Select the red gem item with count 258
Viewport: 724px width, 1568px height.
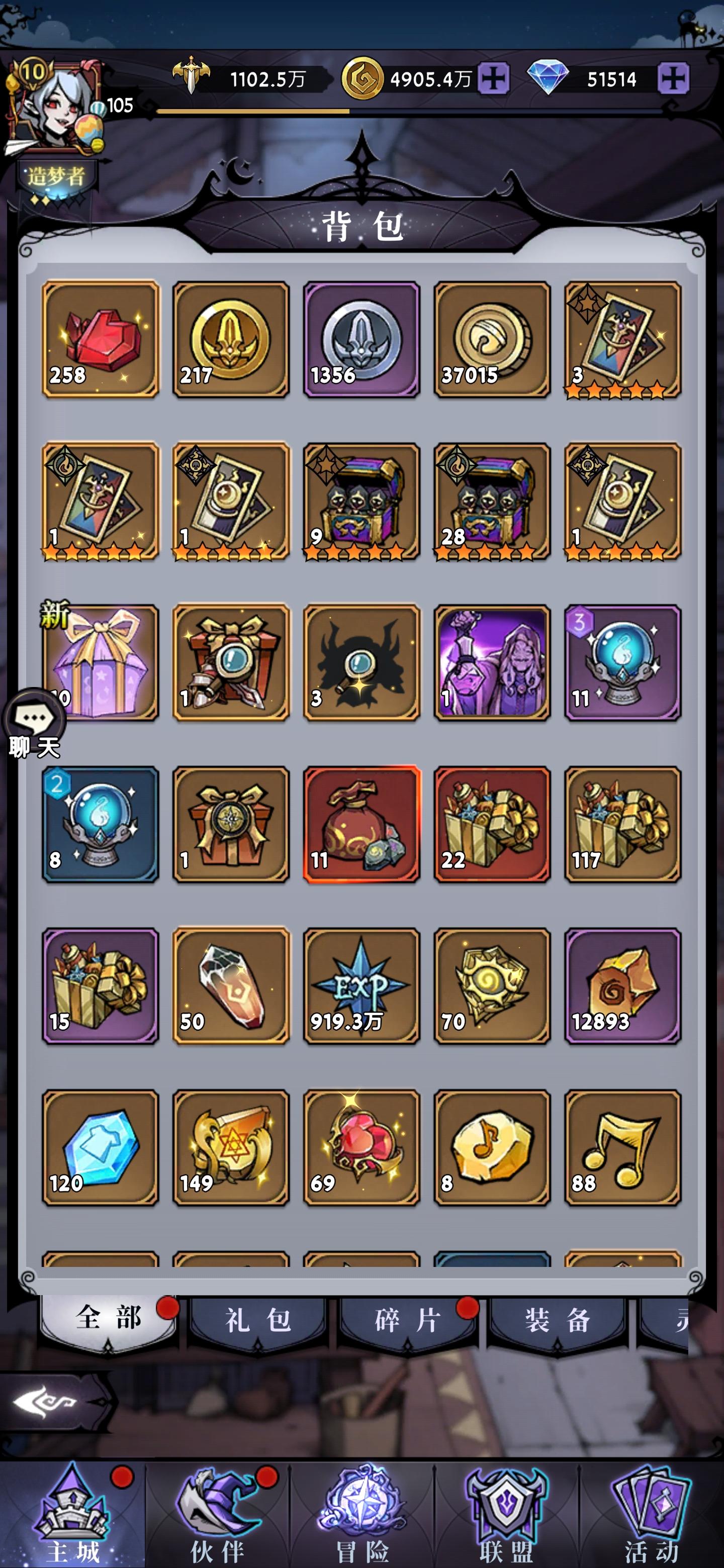[x=101, y=341]
